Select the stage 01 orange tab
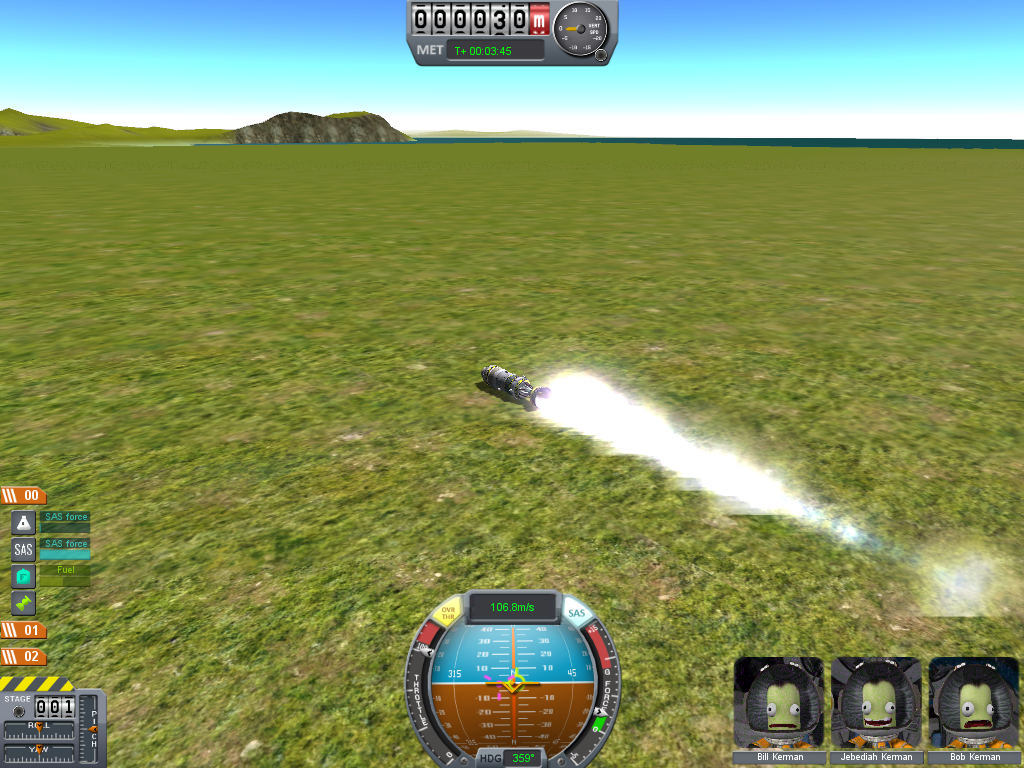This screenshot has width=1024, height=768. (23, 630)
